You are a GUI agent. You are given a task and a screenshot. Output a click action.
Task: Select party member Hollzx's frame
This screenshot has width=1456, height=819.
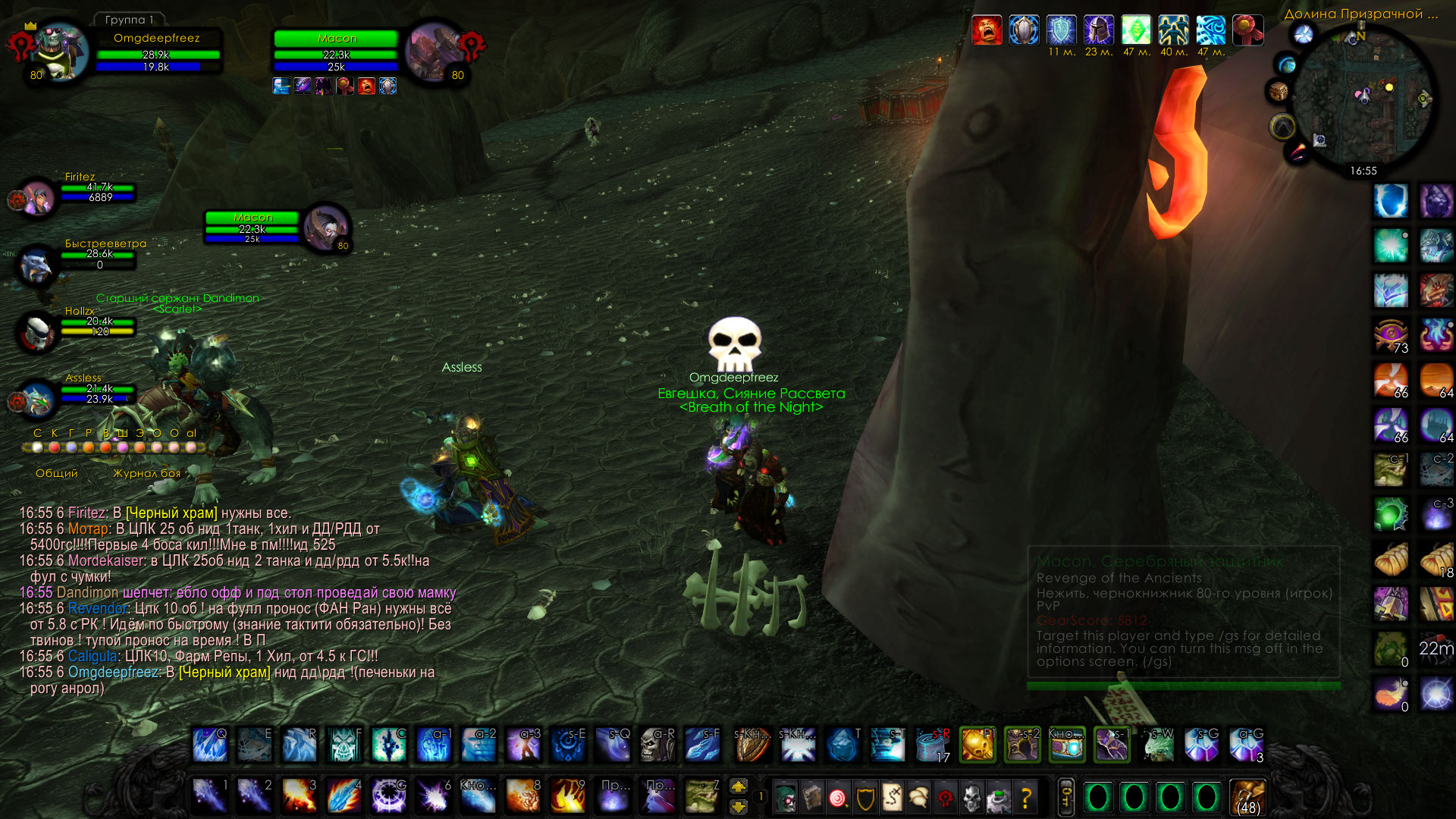tap(36, 331)
